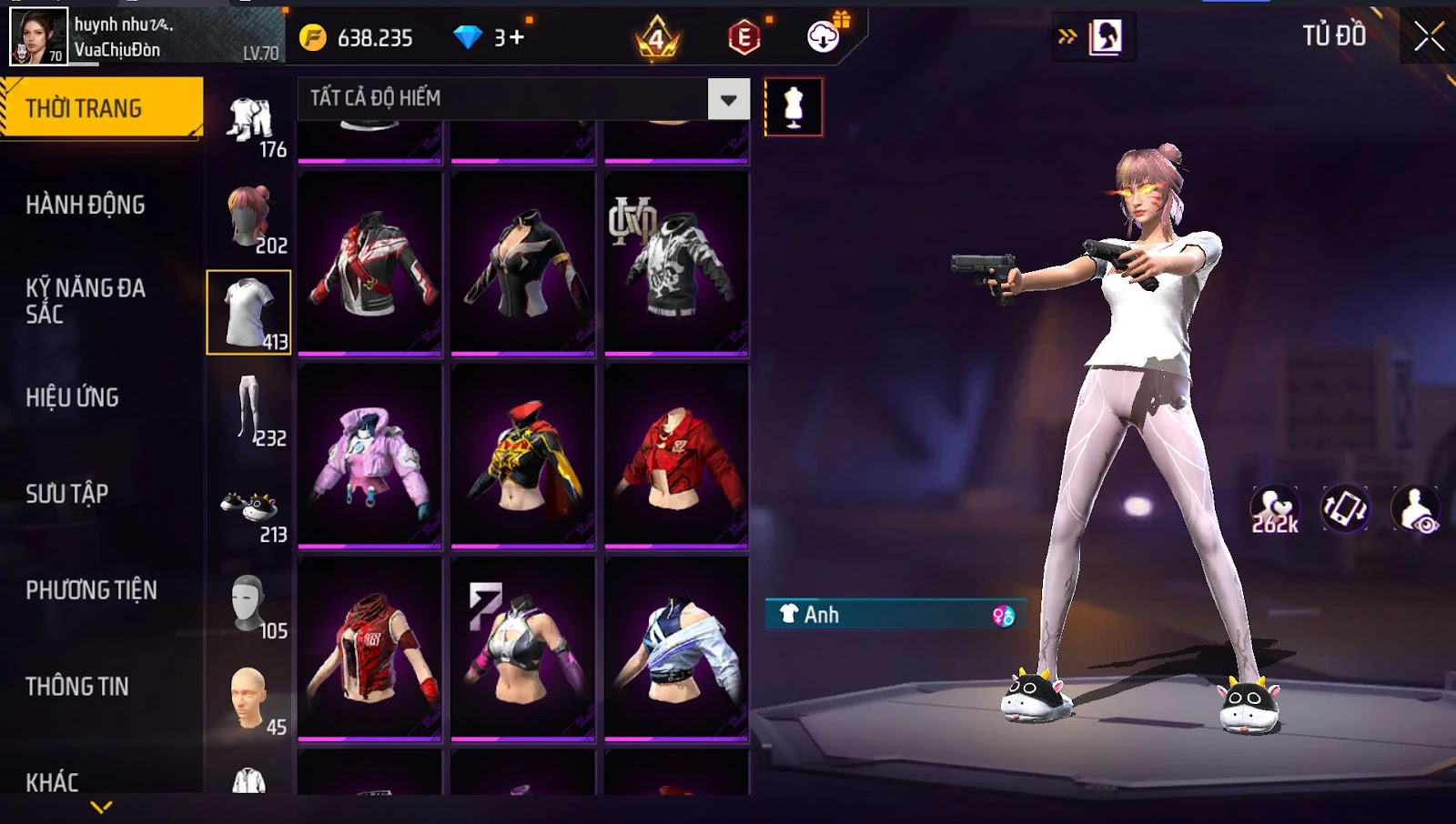Click the mannequin preview icon

(794, 106)
